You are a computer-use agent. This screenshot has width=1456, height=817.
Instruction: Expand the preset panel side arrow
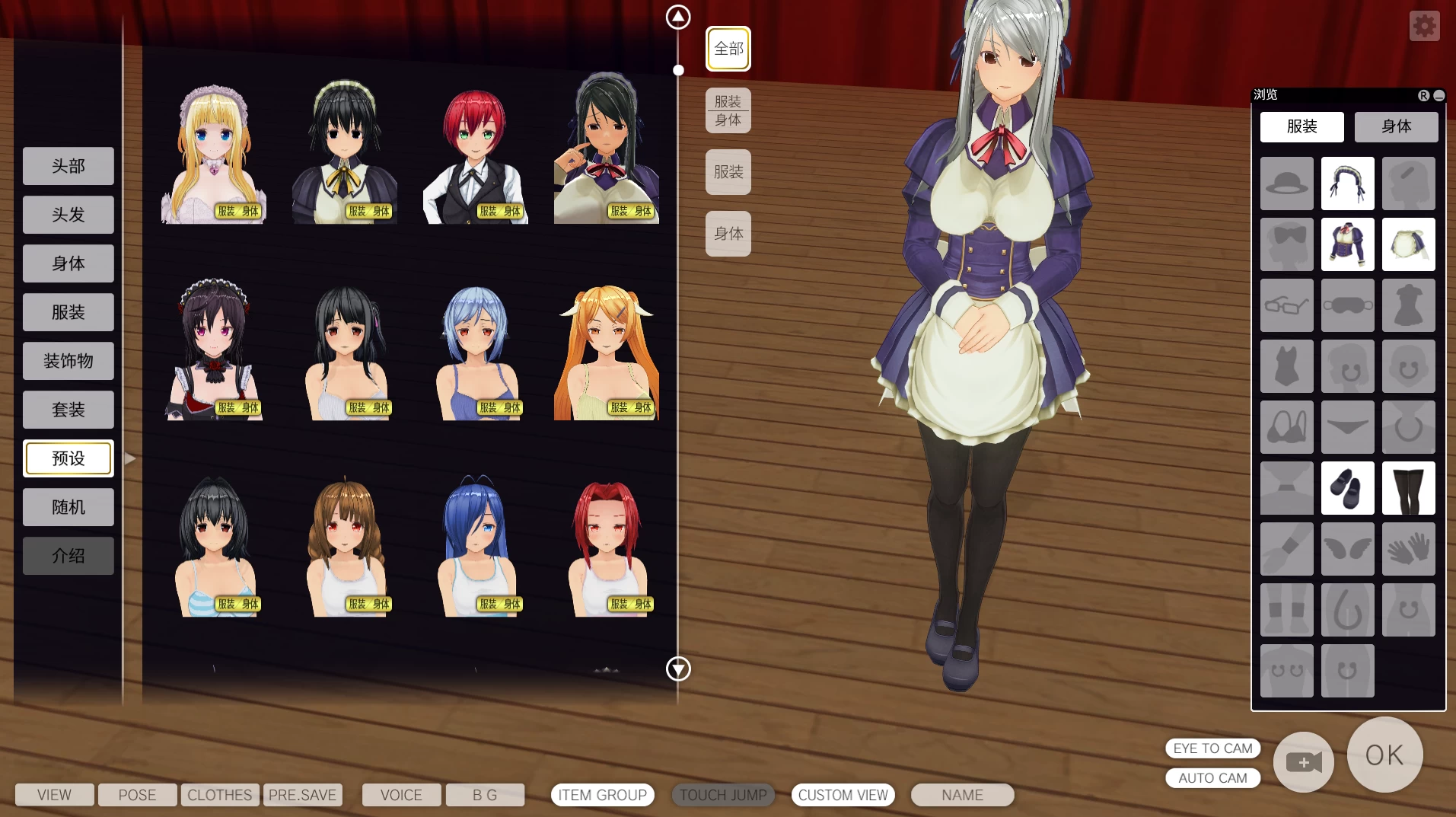tap(130, 458)
